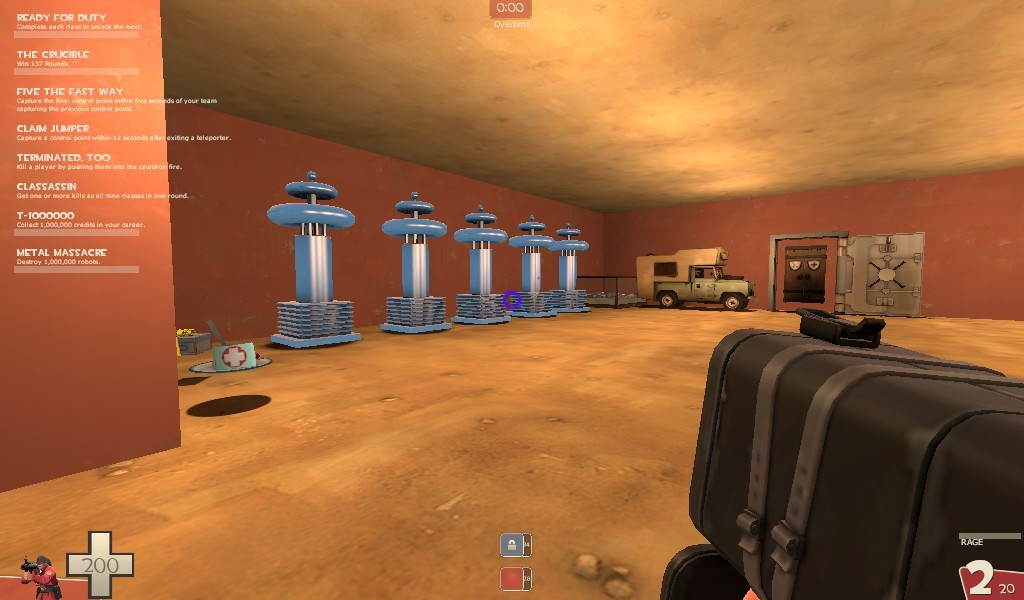Select the red control point icon
1024x600 pixels.
tap(512, 579)
